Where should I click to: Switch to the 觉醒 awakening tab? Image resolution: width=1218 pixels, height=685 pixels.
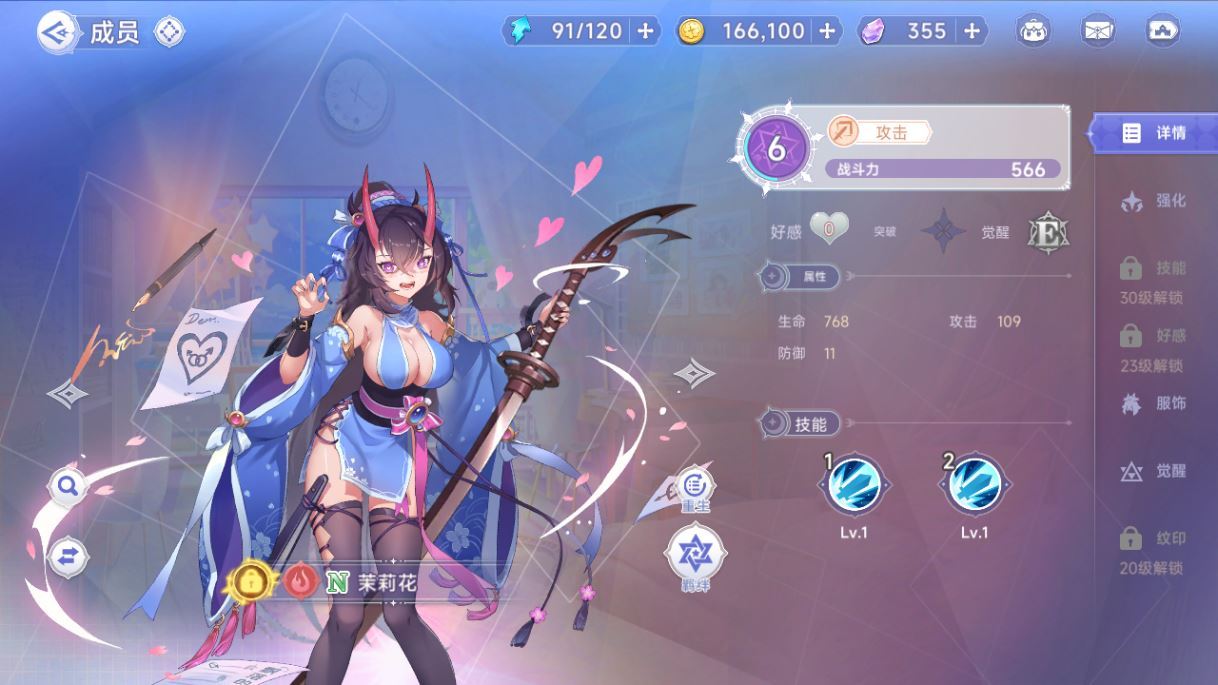pyautogui.click(x=1154, y=471)
